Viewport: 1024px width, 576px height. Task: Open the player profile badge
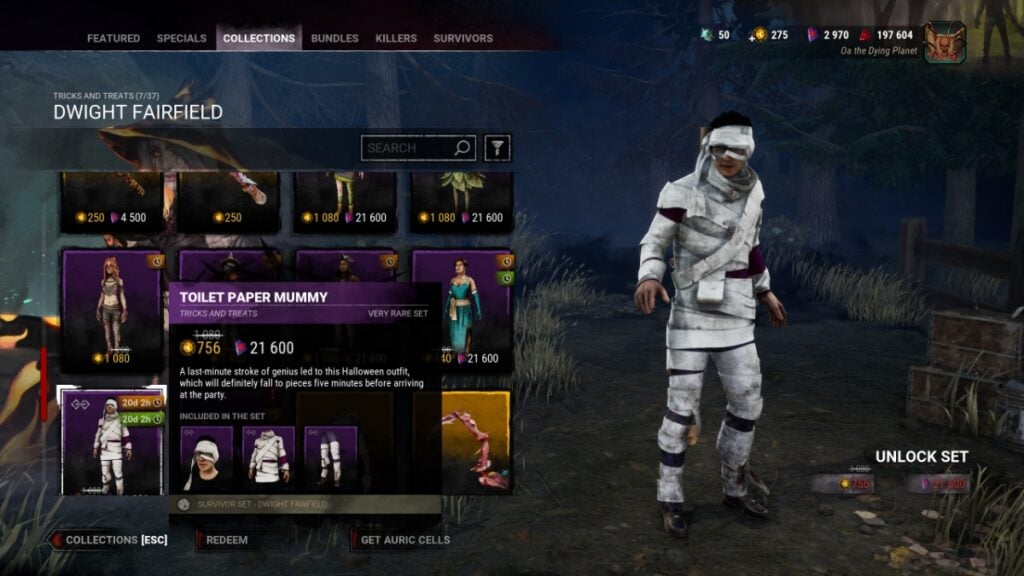[x=944, y=42]
